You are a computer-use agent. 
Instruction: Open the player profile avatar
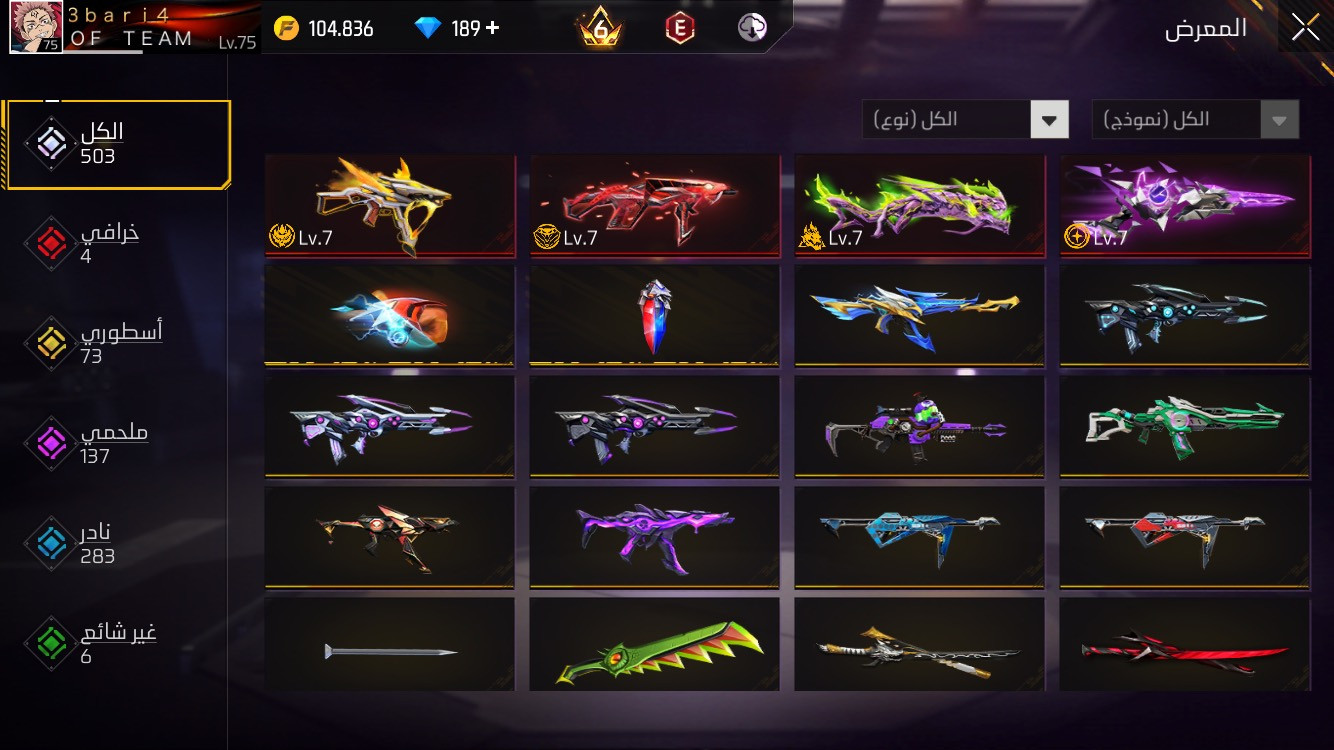pyautogui.click(x=36, y=27)
